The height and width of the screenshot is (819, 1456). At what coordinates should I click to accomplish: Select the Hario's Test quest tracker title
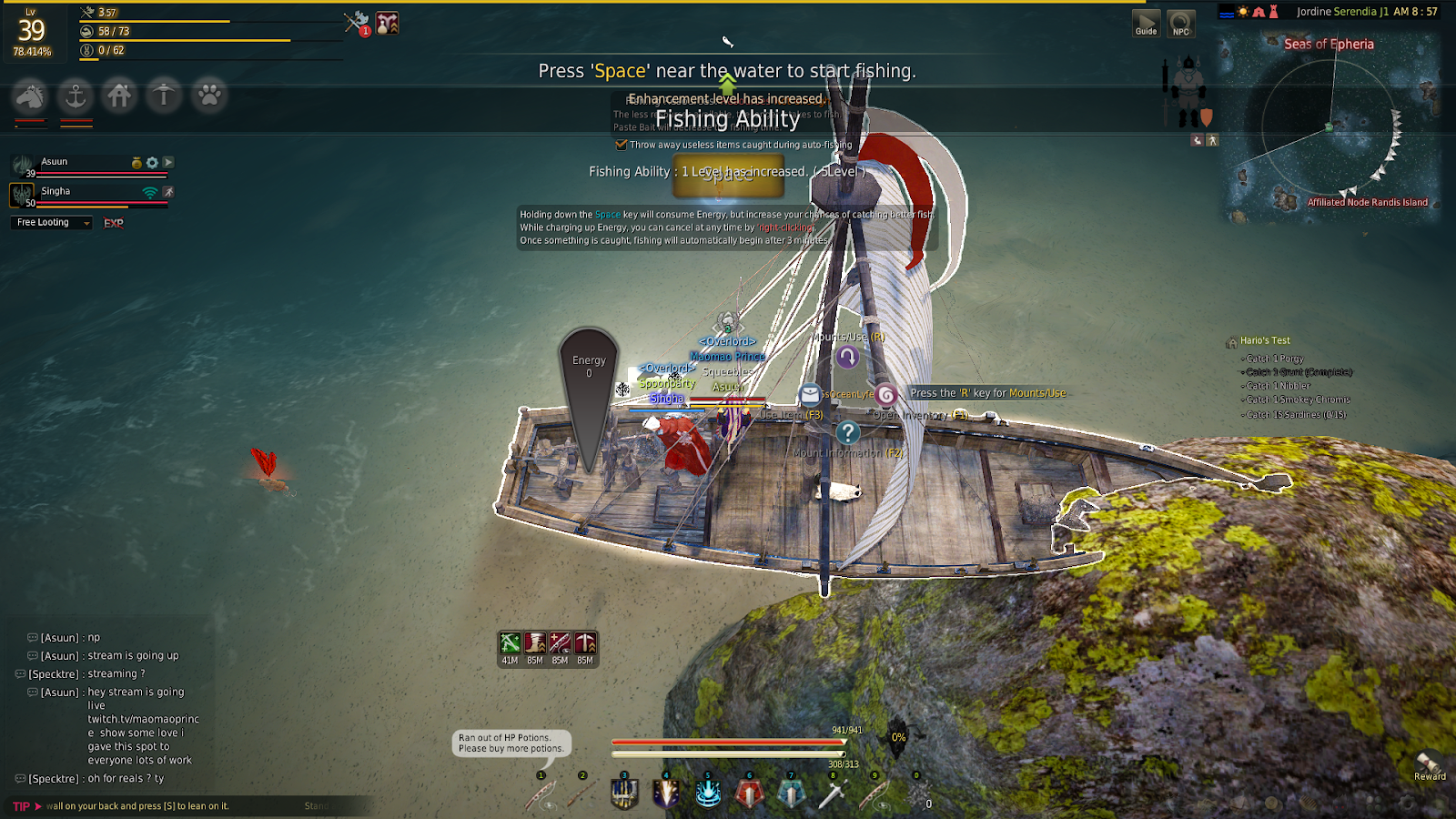click(x=1265, y=340)
